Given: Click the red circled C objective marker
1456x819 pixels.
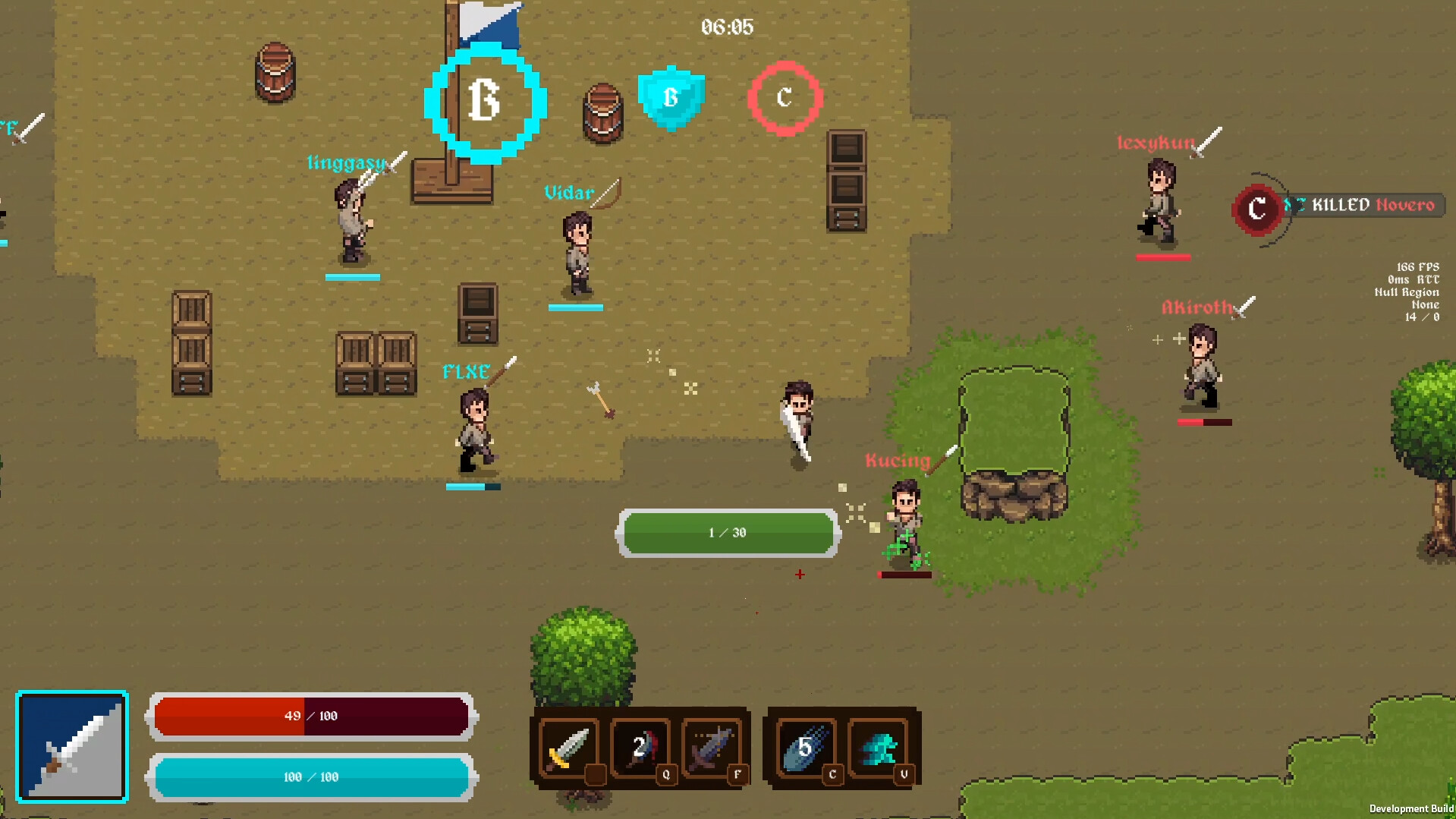Looking at the screenshot, I should click(785, 96).
